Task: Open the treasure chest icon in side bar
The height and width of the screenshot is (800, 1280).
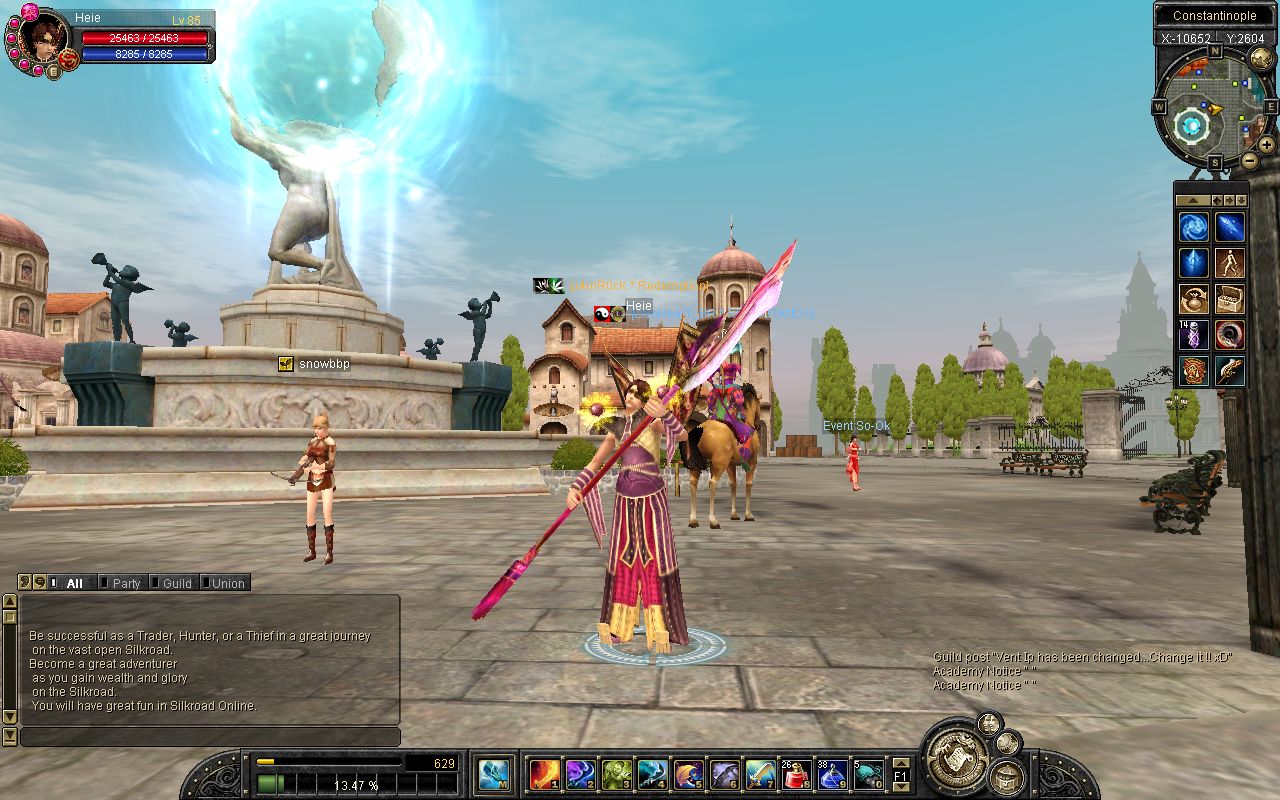Action: tap(1229, 299)
